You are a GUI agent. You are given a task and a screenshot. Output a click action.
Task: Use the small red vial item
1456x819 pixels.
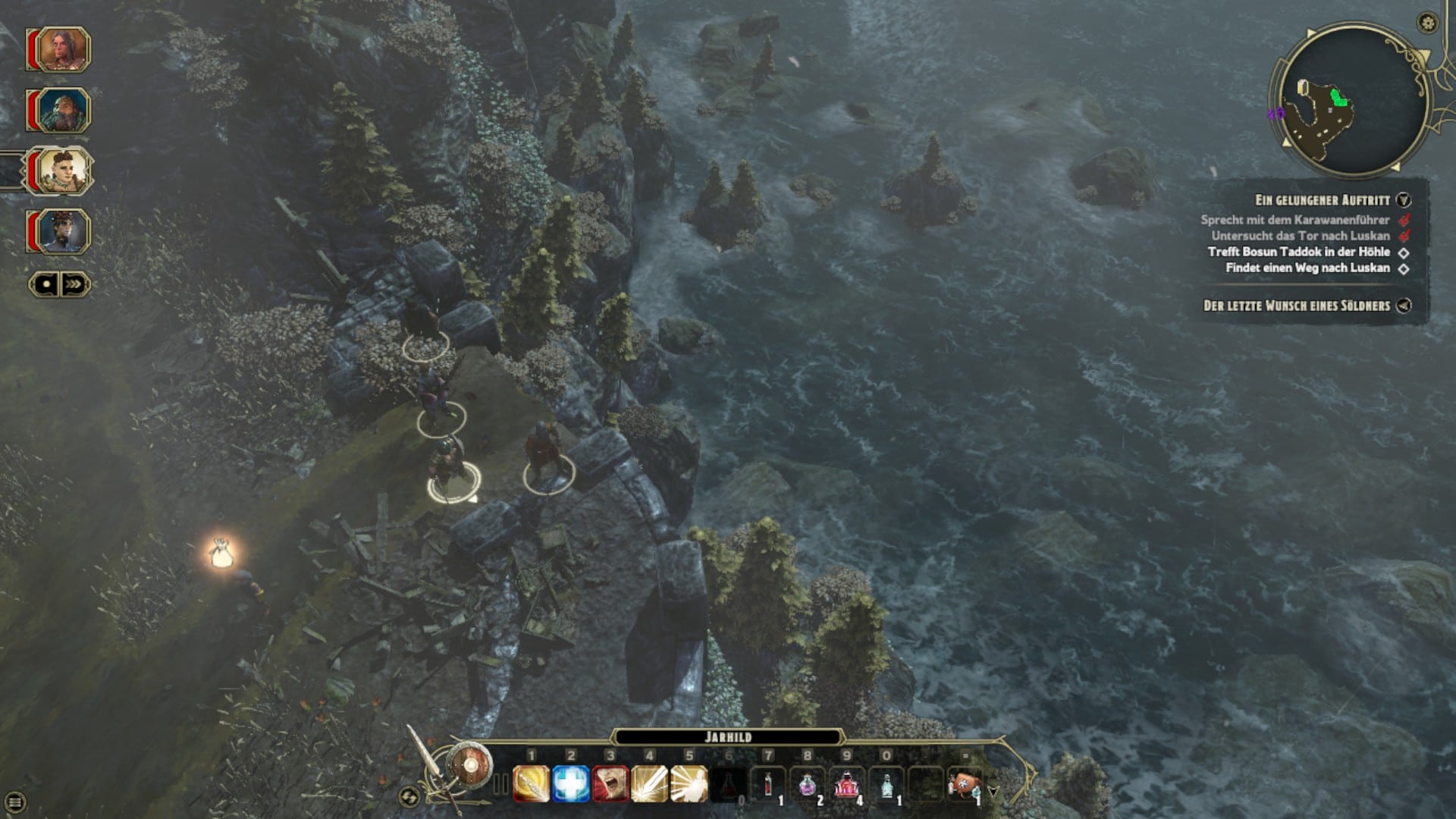tap(768, 784)
